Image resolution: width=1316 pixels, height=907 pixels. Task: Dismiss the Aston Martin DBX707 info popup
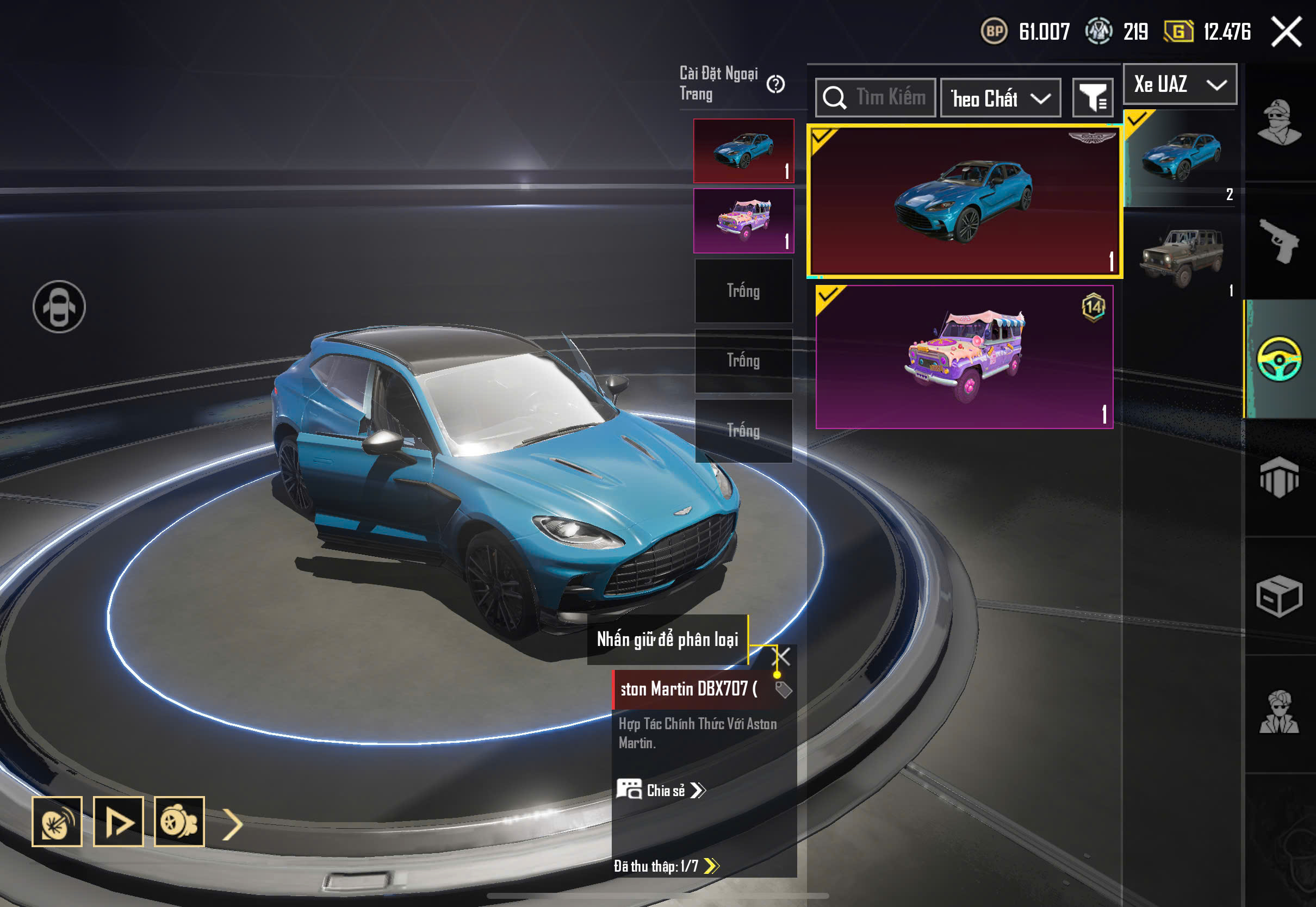click(x=783, y=657)
